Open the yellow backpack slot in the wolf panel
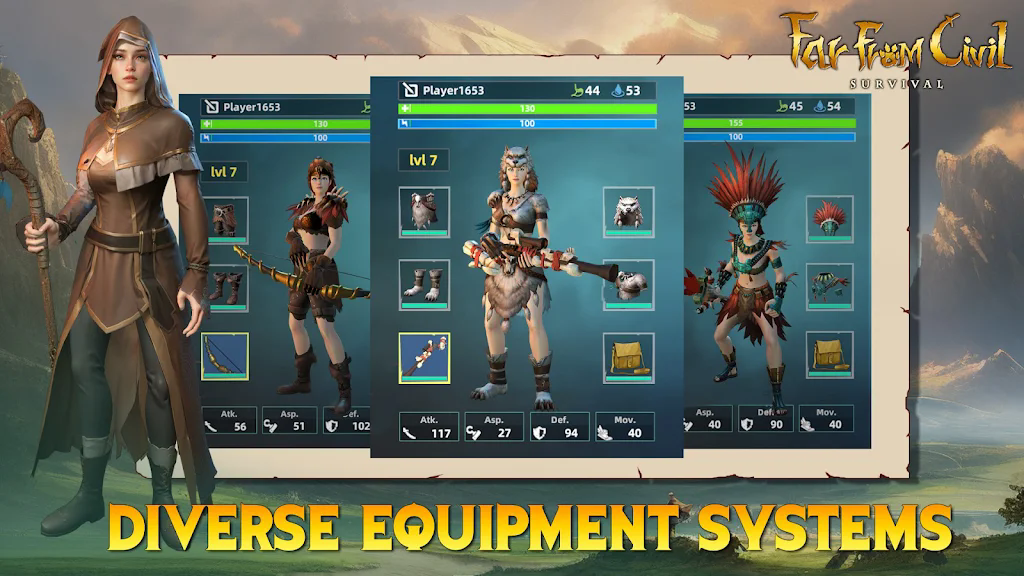 pos(628,357)
